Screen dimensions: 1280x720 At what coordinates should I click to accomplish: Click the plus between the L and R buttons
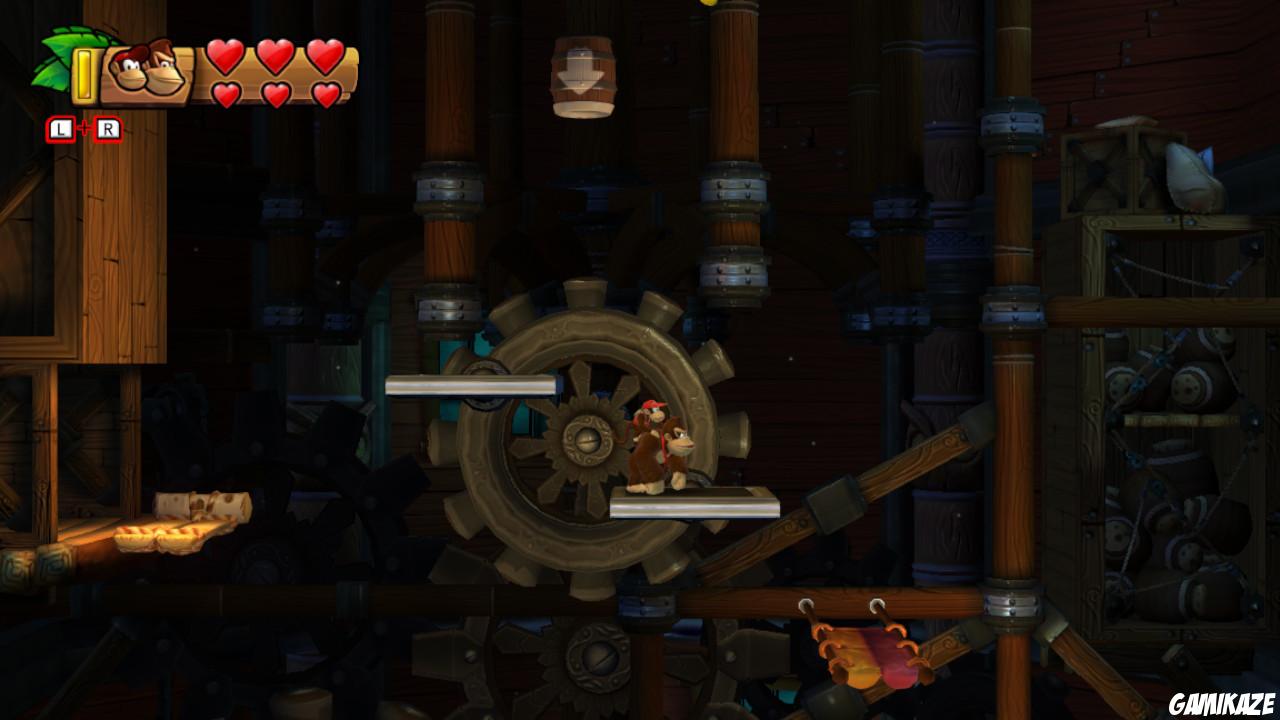84,126
